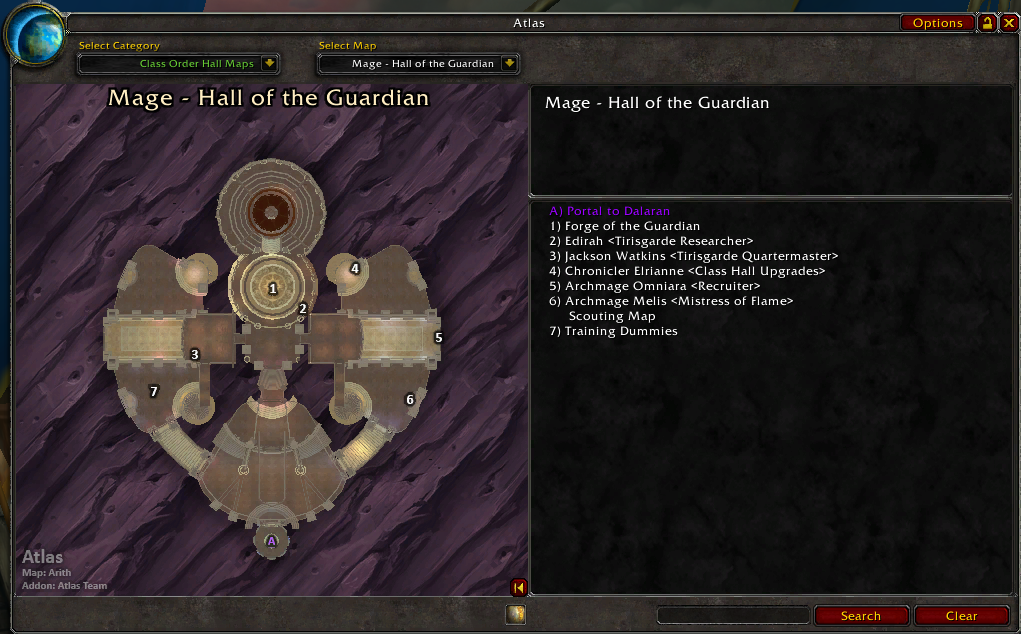Collapse the legend panel with red arrow button

(519, 587)
